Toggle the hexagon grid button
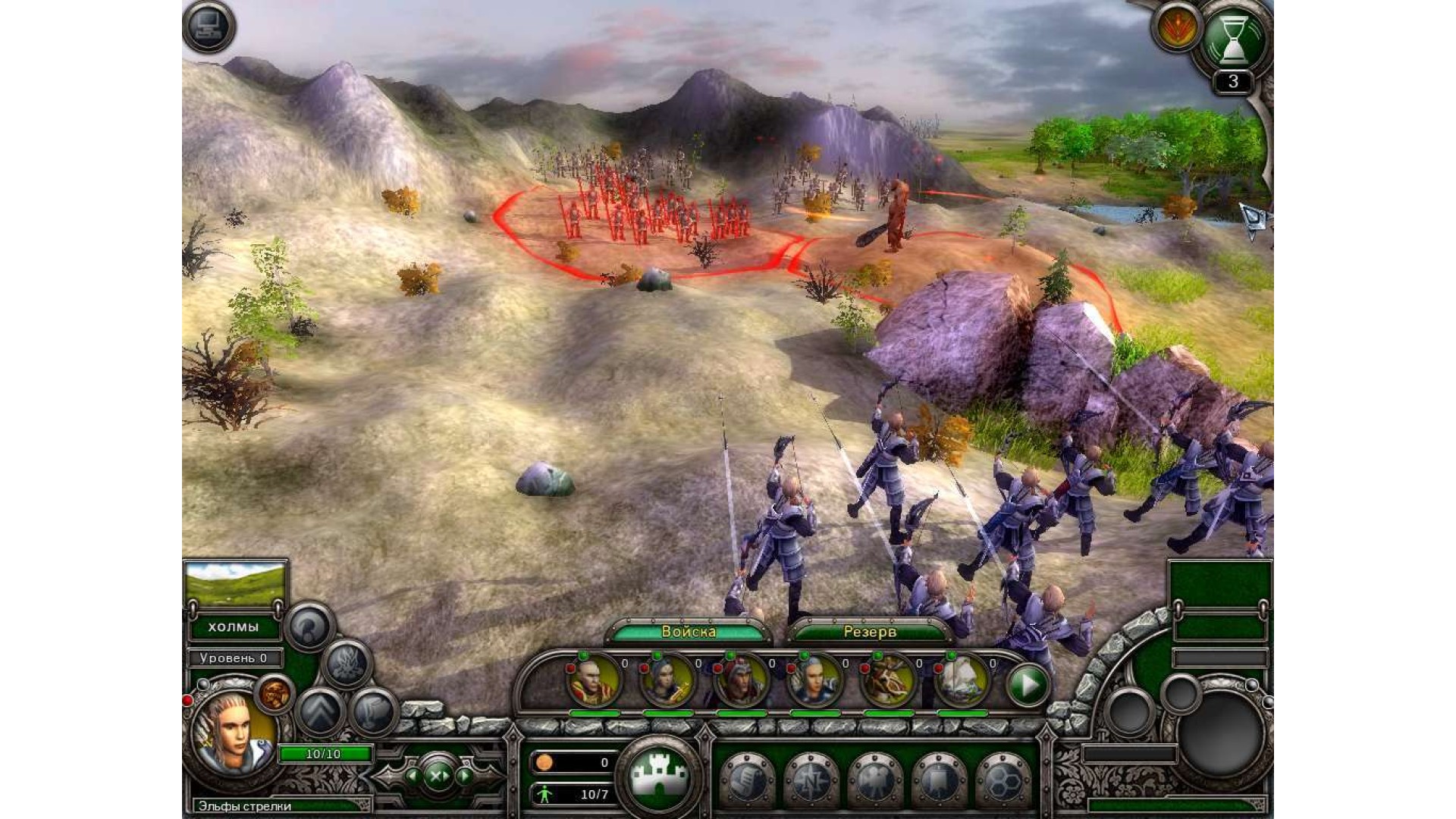1456x819 pixels. point(1003,781)
